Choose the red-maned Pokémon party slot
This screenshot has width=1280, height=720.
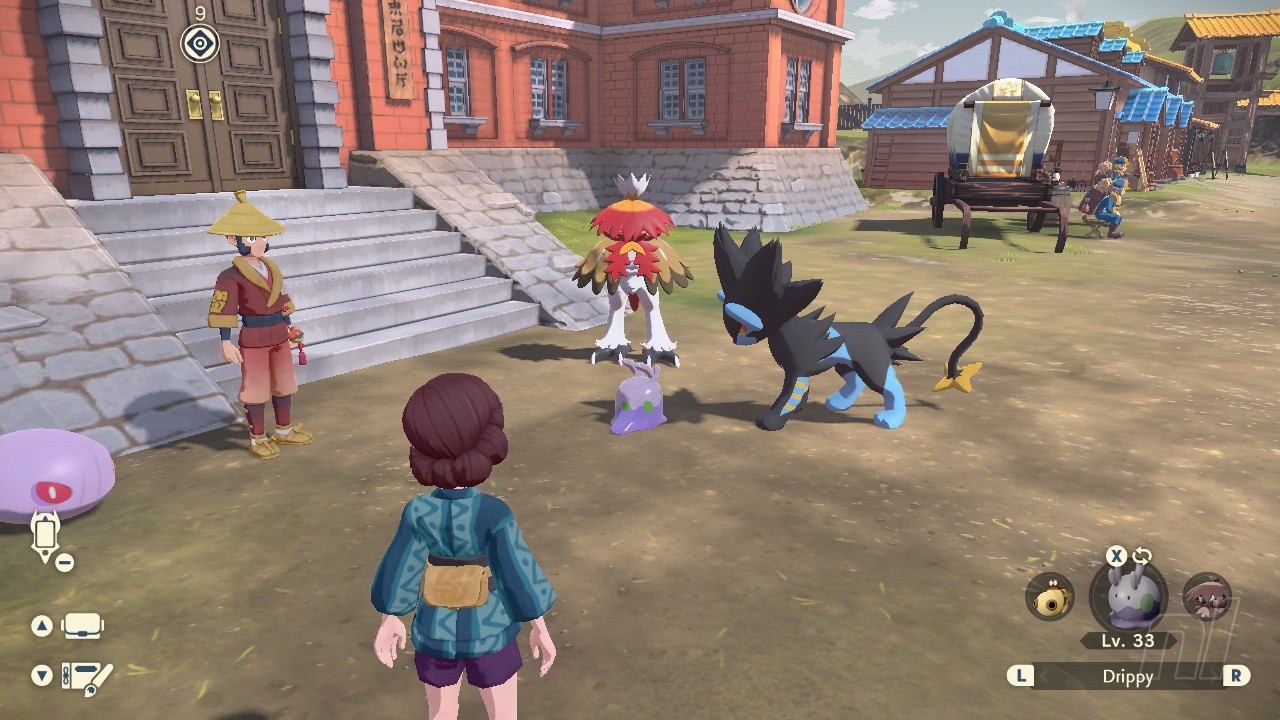click(x=1206, y=597)
